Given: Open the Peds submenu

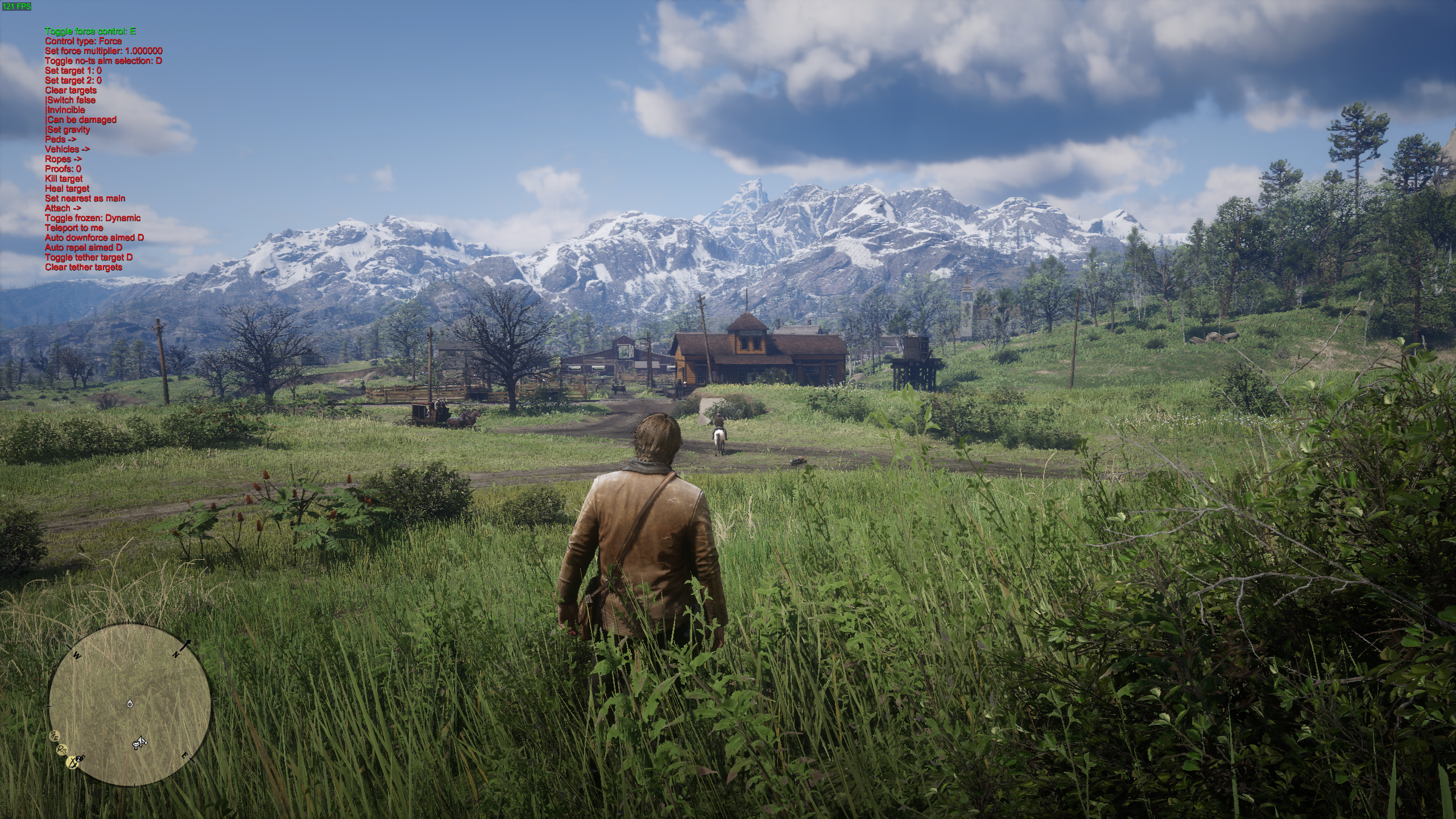Looking at the screenshot, I should 60,139.
